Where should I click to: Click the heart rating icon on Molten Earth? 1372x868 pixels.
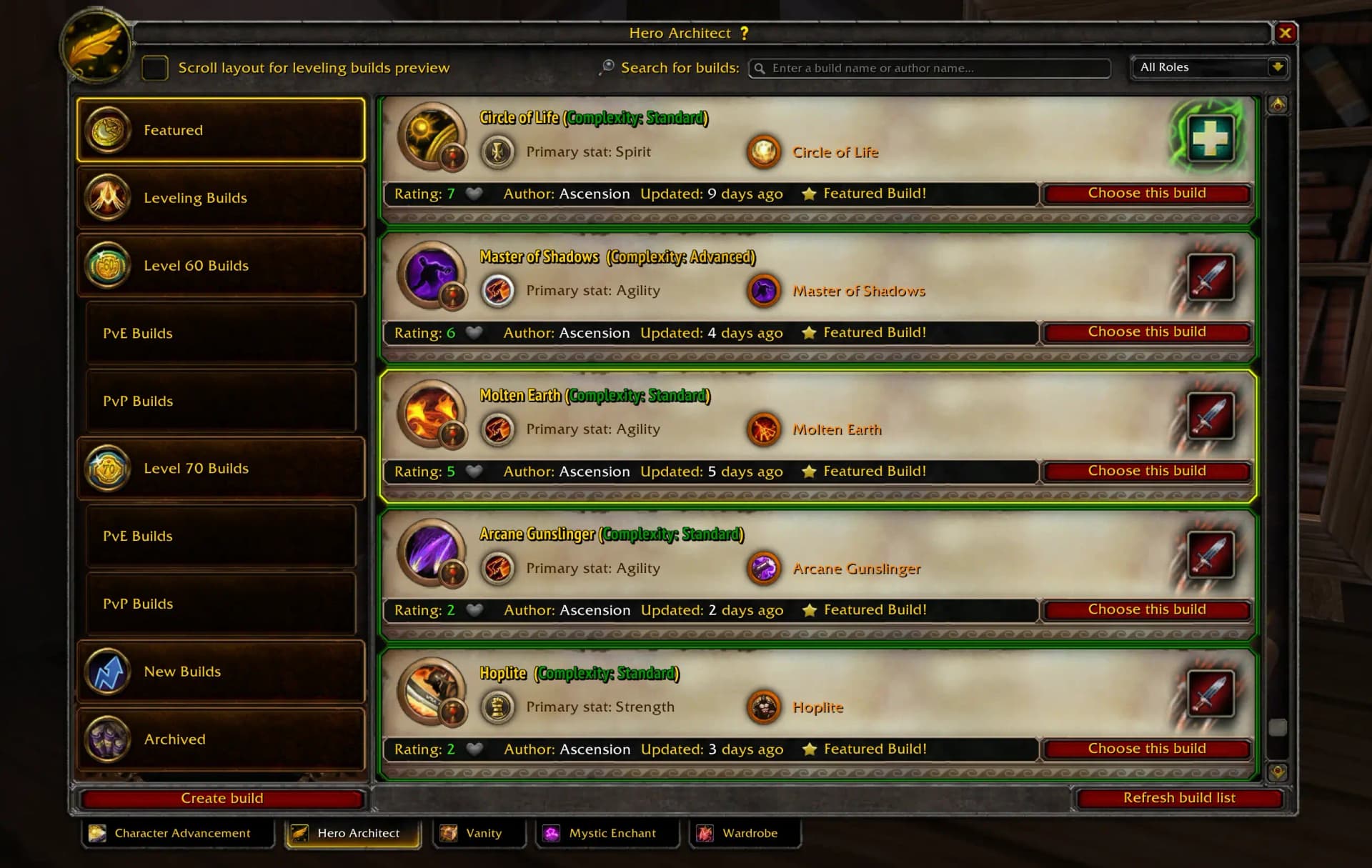point(474,472)
